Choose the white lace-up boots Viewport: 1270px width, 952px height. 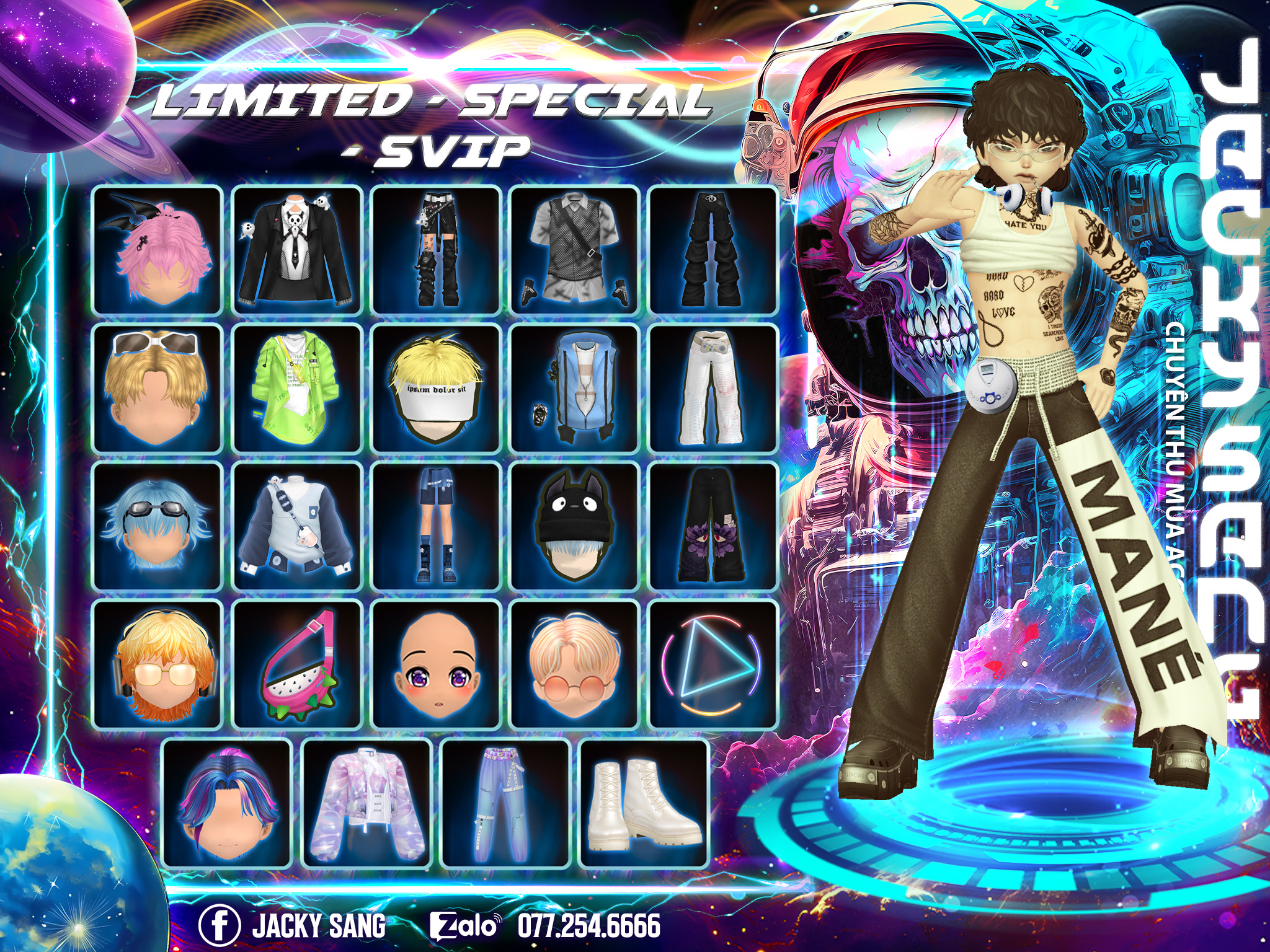644,803
